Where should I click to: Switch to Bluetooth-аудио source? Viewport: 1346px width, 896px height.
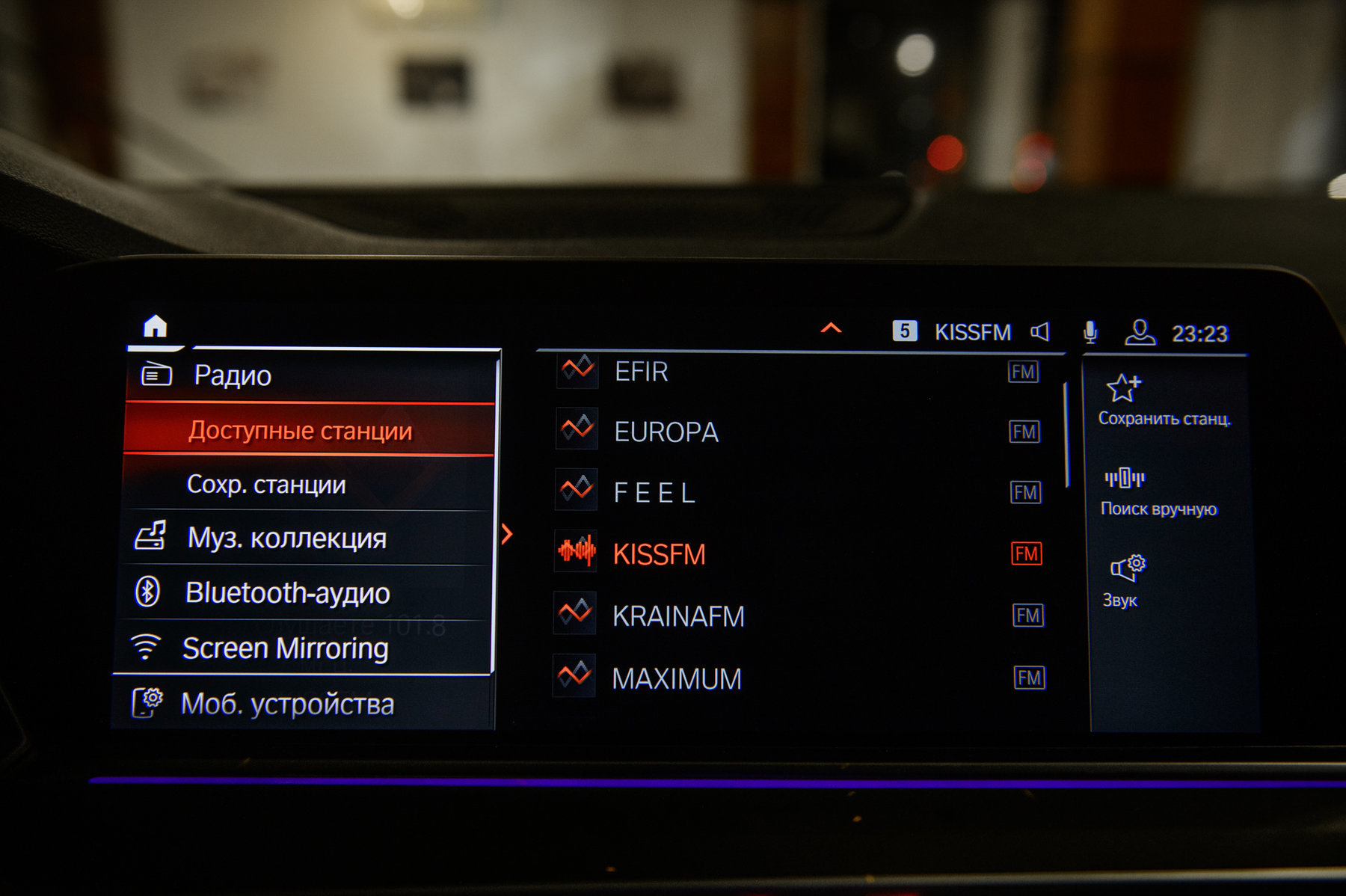pos(287,592)
